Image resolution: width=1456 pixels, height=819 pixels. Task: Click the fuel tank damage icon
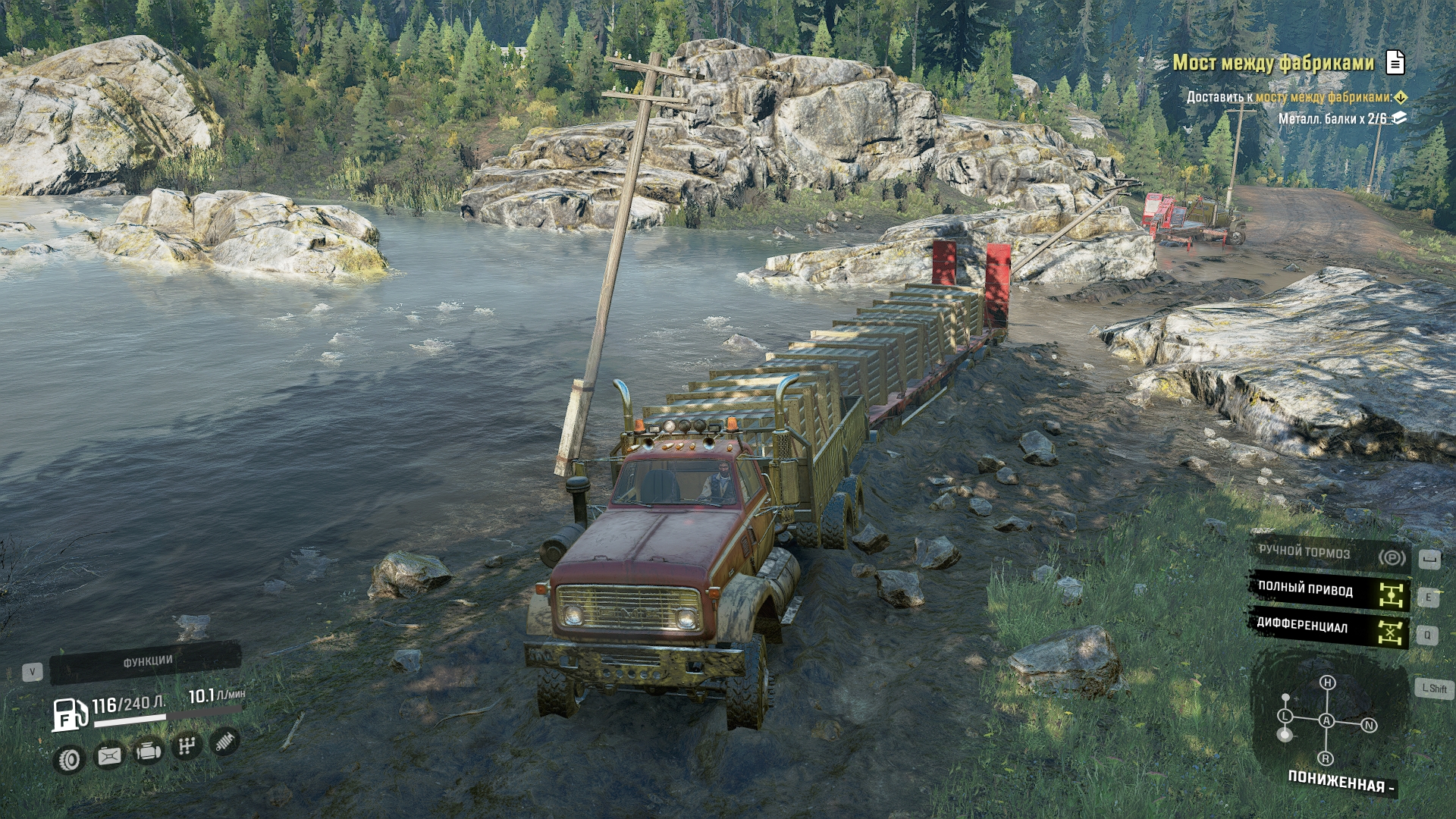click(109, 755)
